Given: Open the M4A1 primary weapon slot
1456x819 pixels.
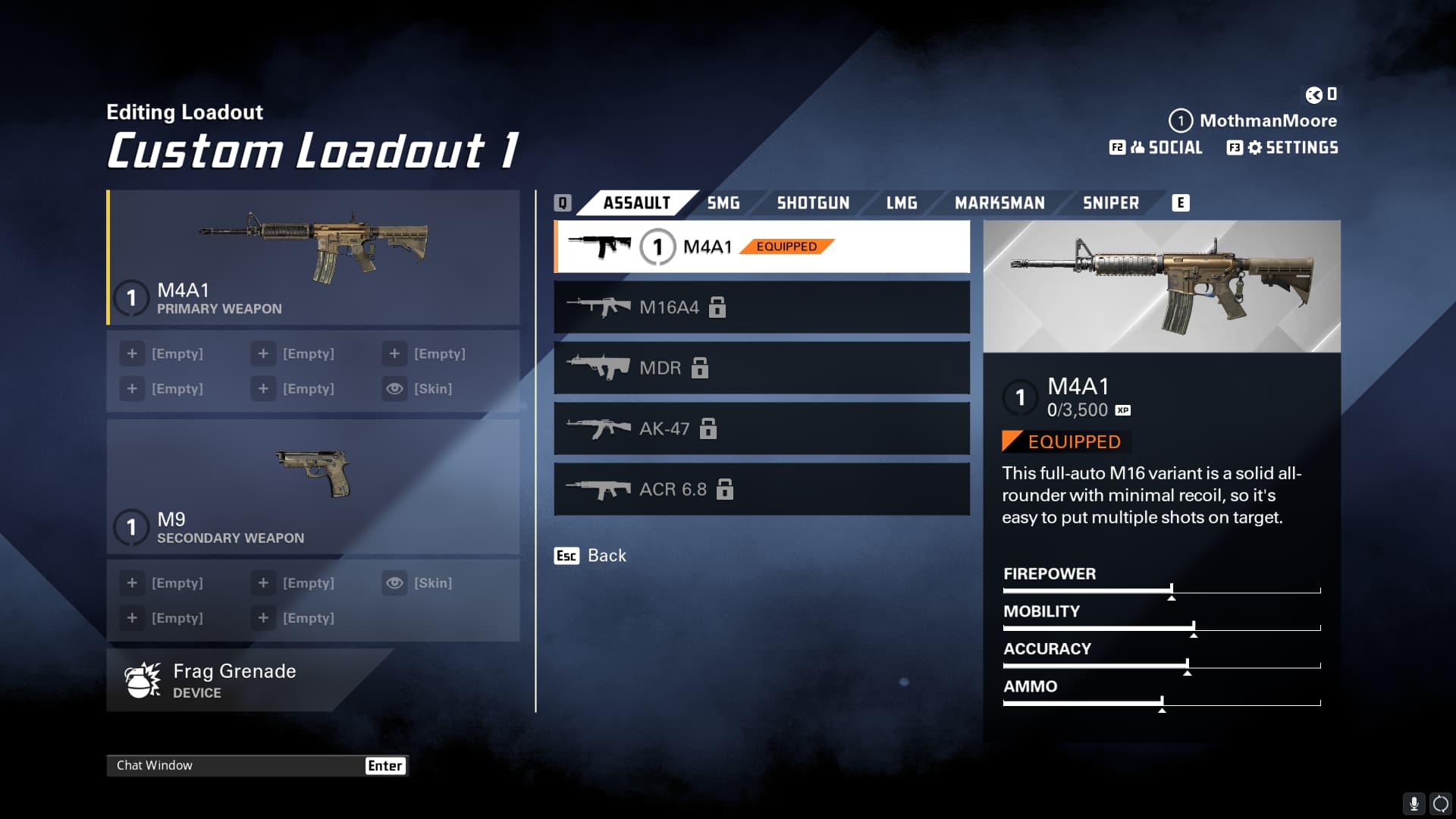Looking at the screenshot, I should tap(313, 258).
